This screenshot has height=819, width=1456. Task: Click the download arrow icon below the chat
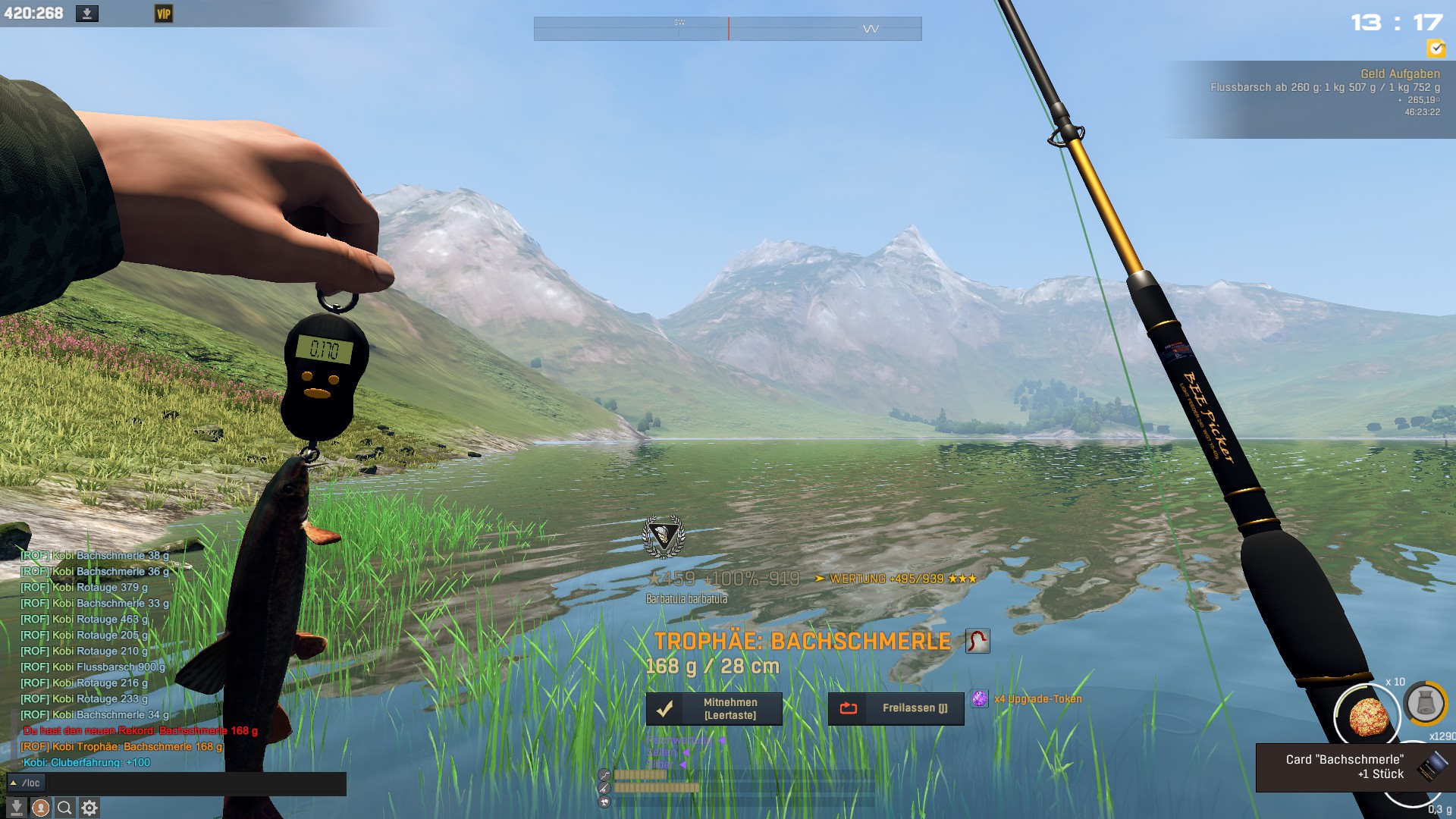(x=17, y=808)
